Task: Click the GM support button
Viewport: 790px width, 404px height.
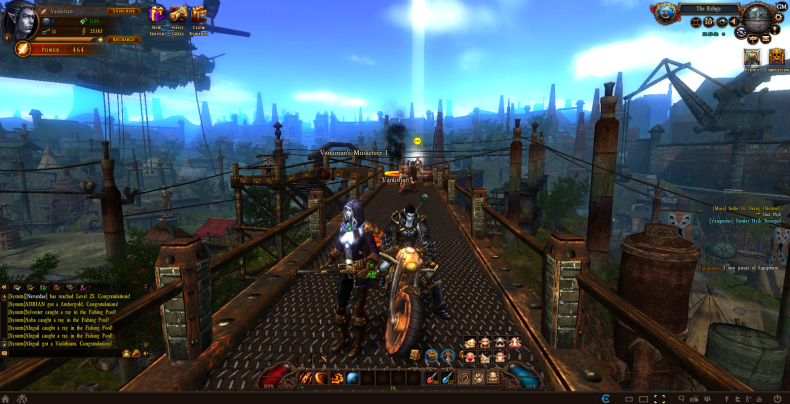Action: tap(781, 6)
